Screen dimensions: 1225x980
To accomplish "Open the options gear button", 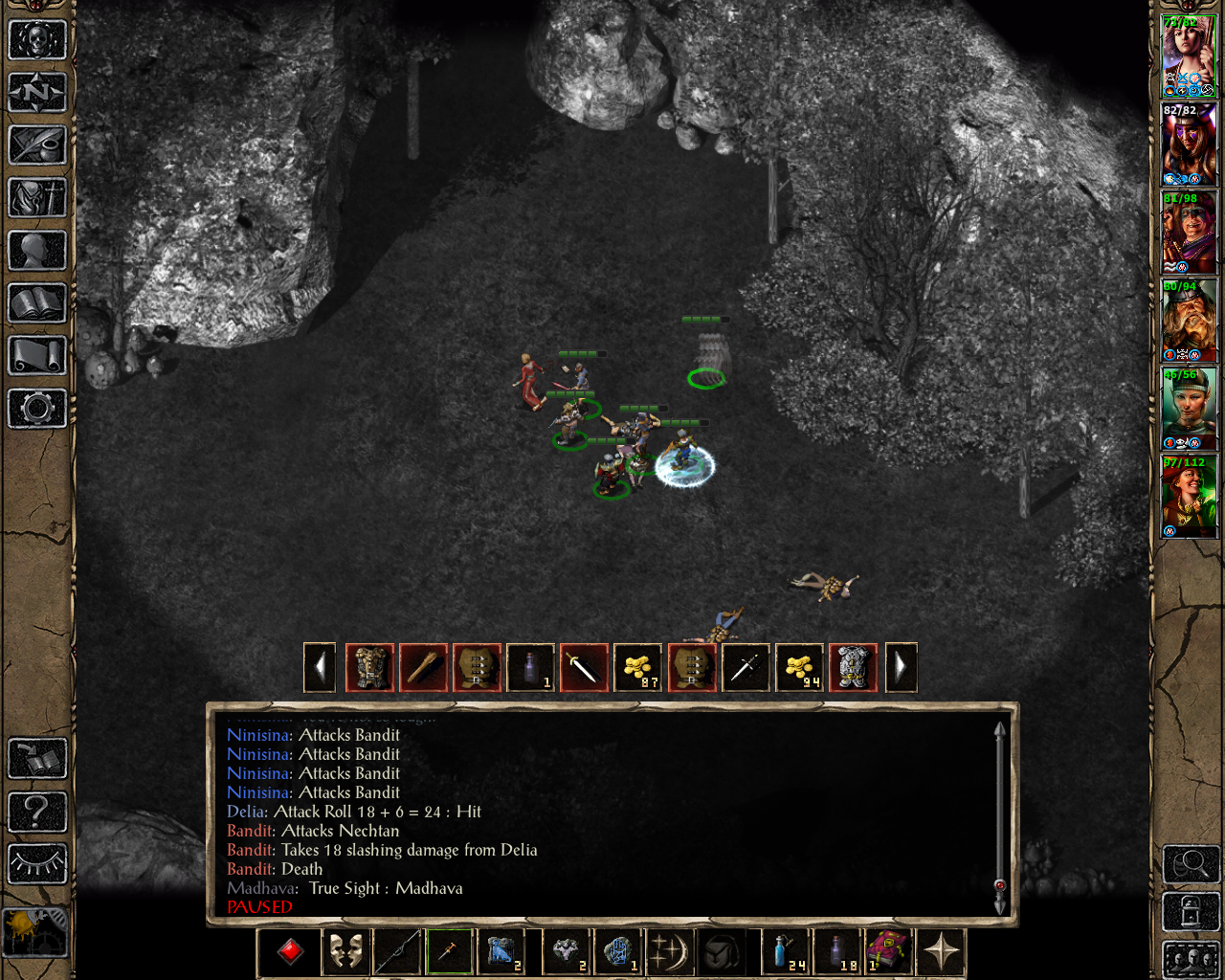I will tap(37, 409).
